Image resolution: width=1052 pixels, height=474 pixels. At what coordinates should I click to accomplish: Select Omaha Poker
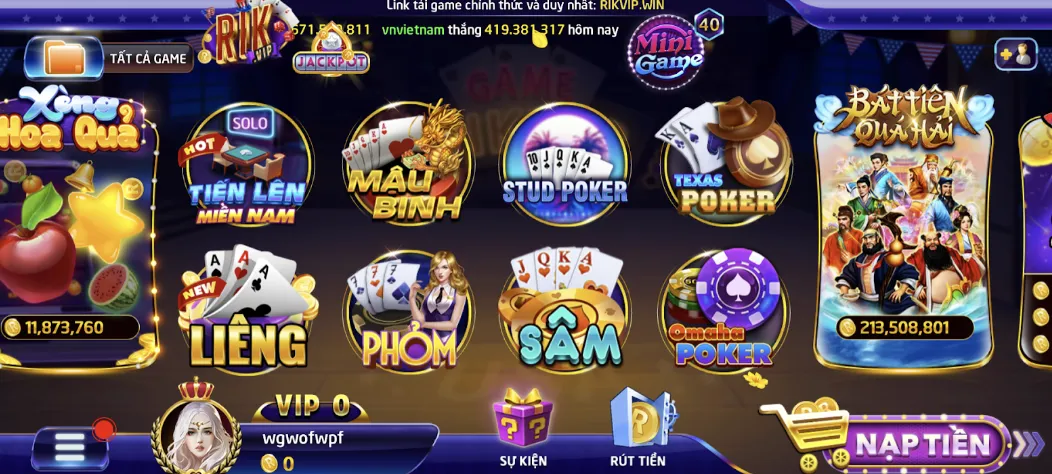point(723,312)
